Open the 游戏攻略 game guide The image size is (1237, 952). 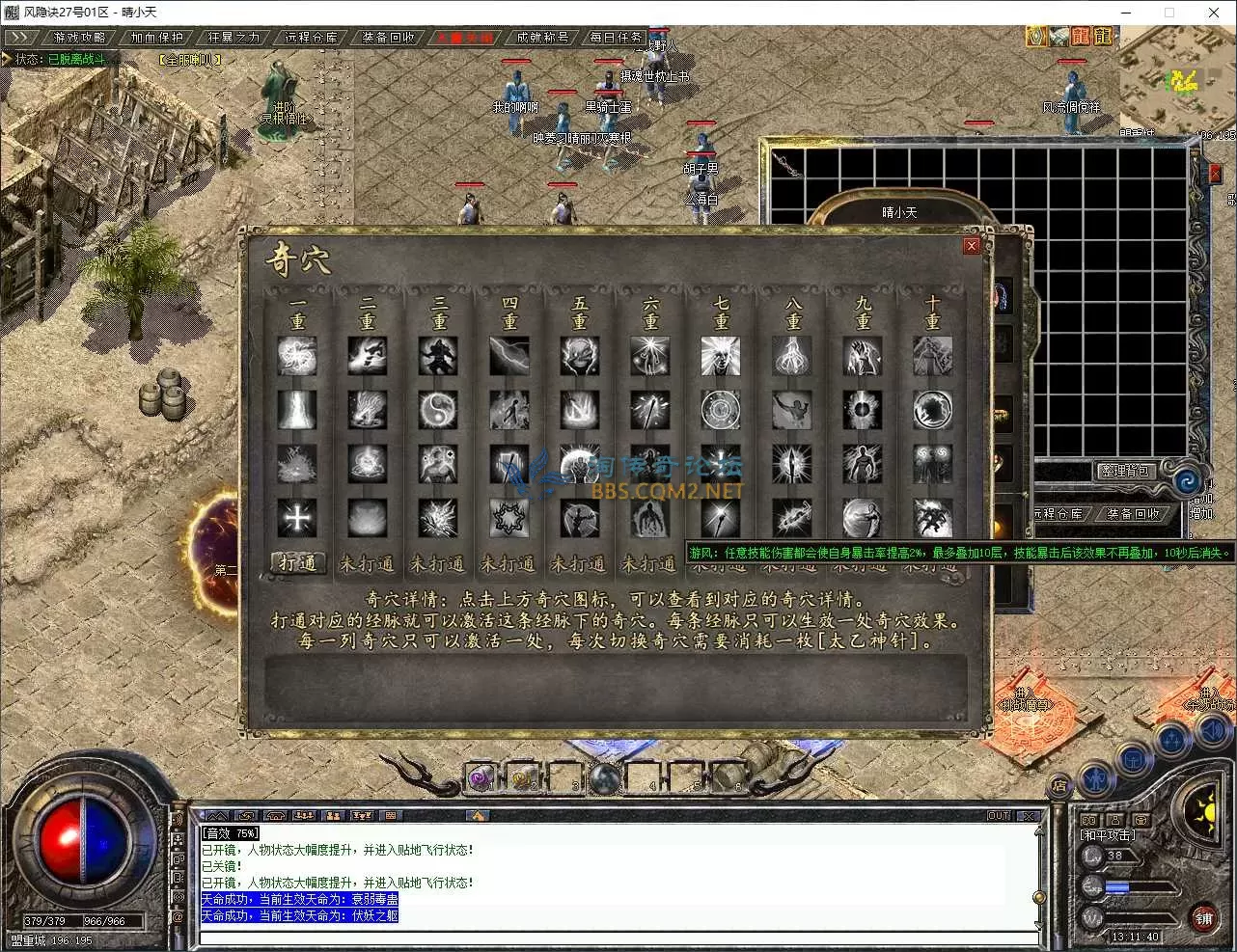tap(79, 38)
